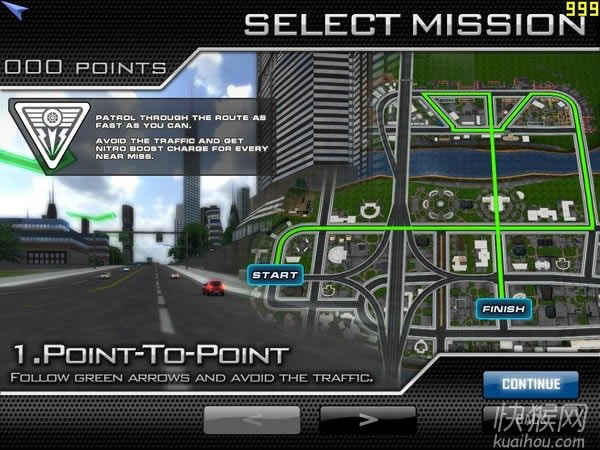
Task: Select the previous mission with left arrow
Action: coord(251,419)
